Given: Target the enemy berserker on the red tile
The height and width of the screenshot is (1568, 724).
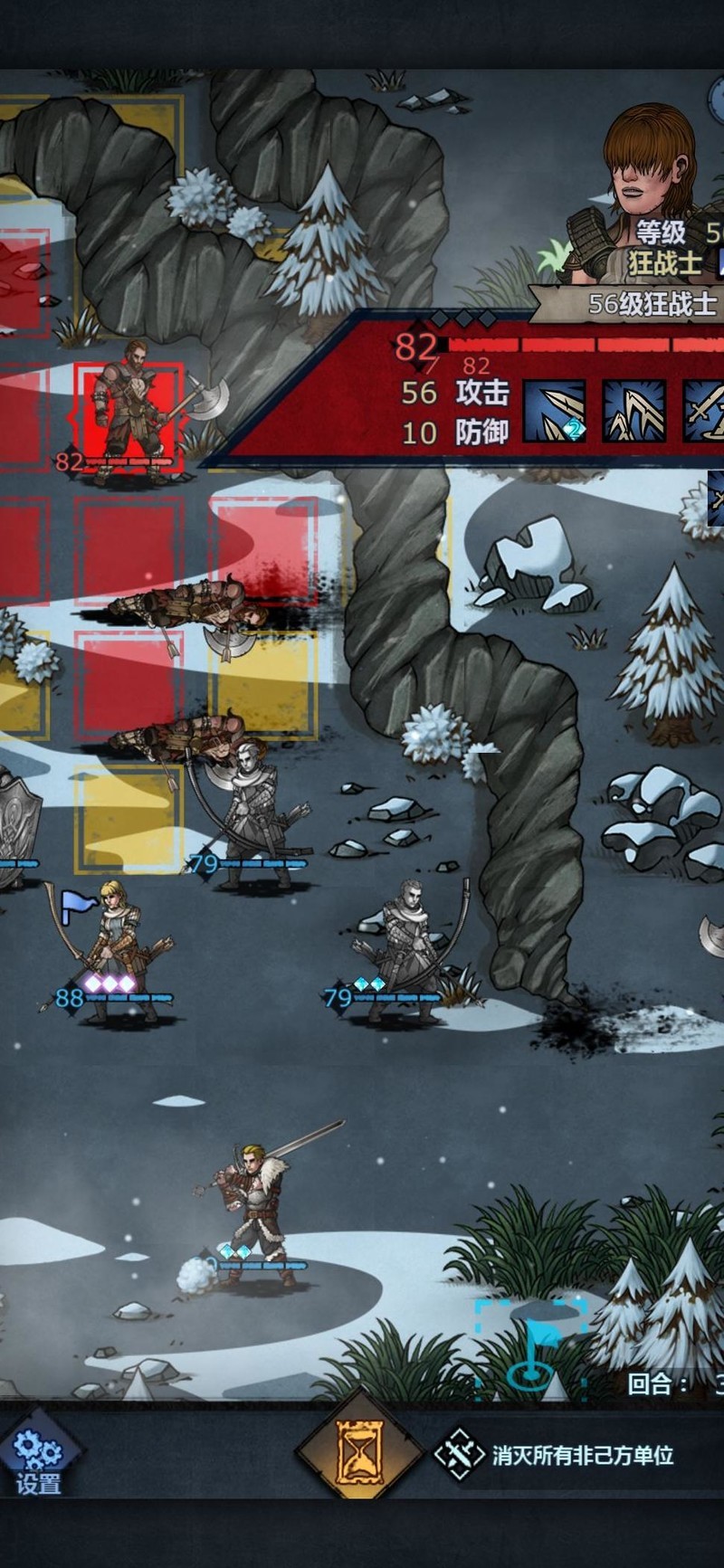Looking at the screenshot, I should pyautogui.click(x=131, y=412).
